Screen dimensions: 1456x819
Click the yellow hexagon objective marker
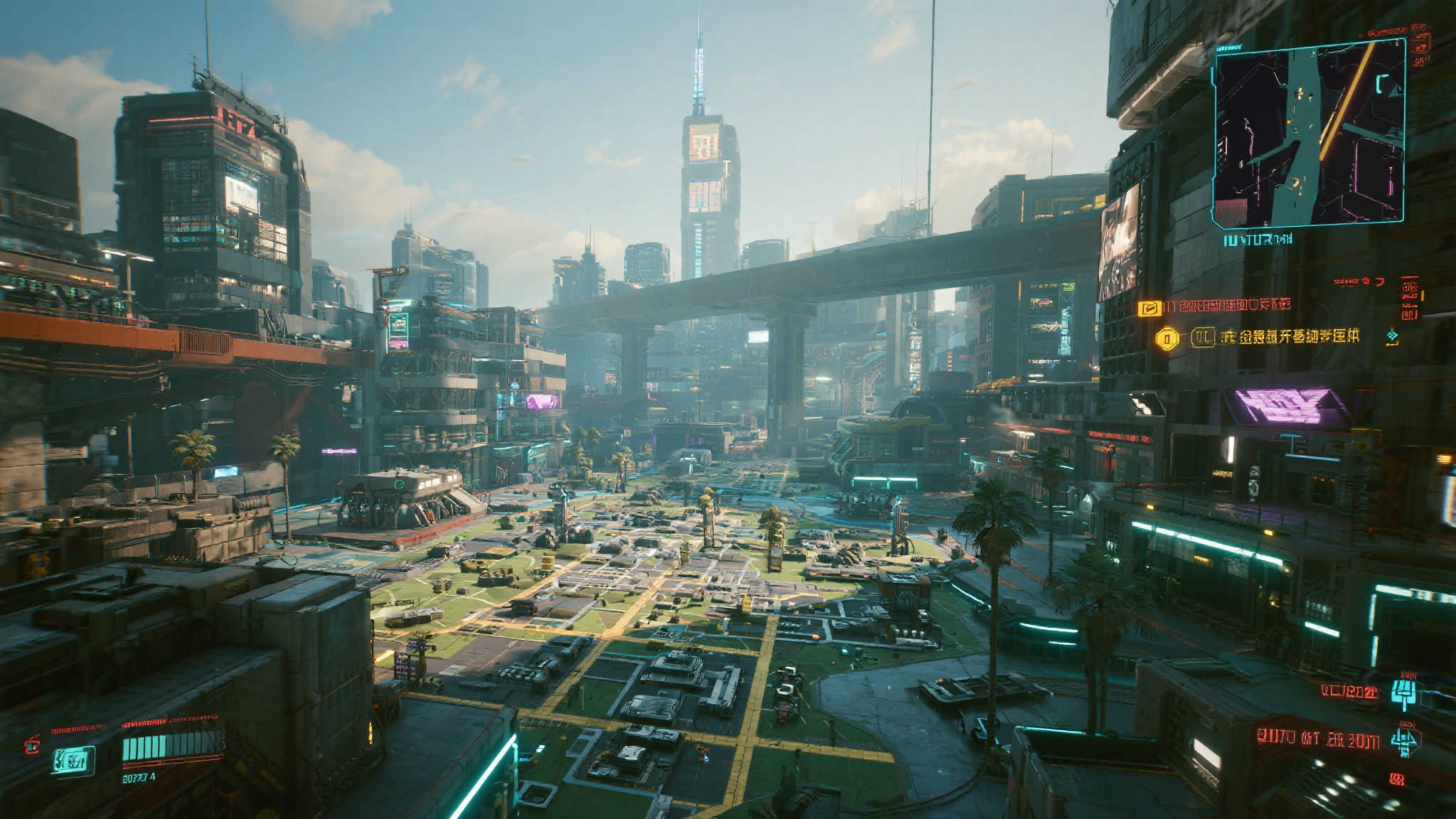pos(1167,338)
